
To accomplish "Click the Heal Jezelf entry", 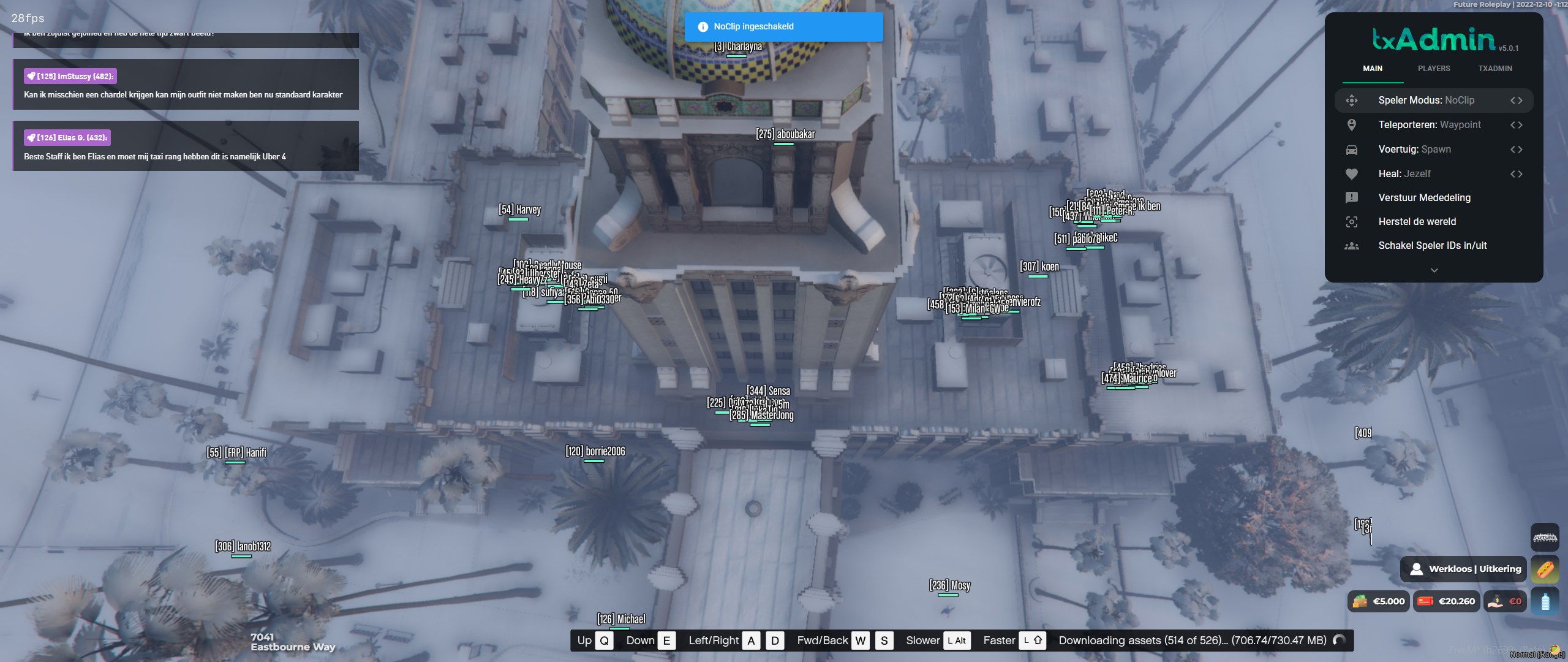I will coord(1404,174).
